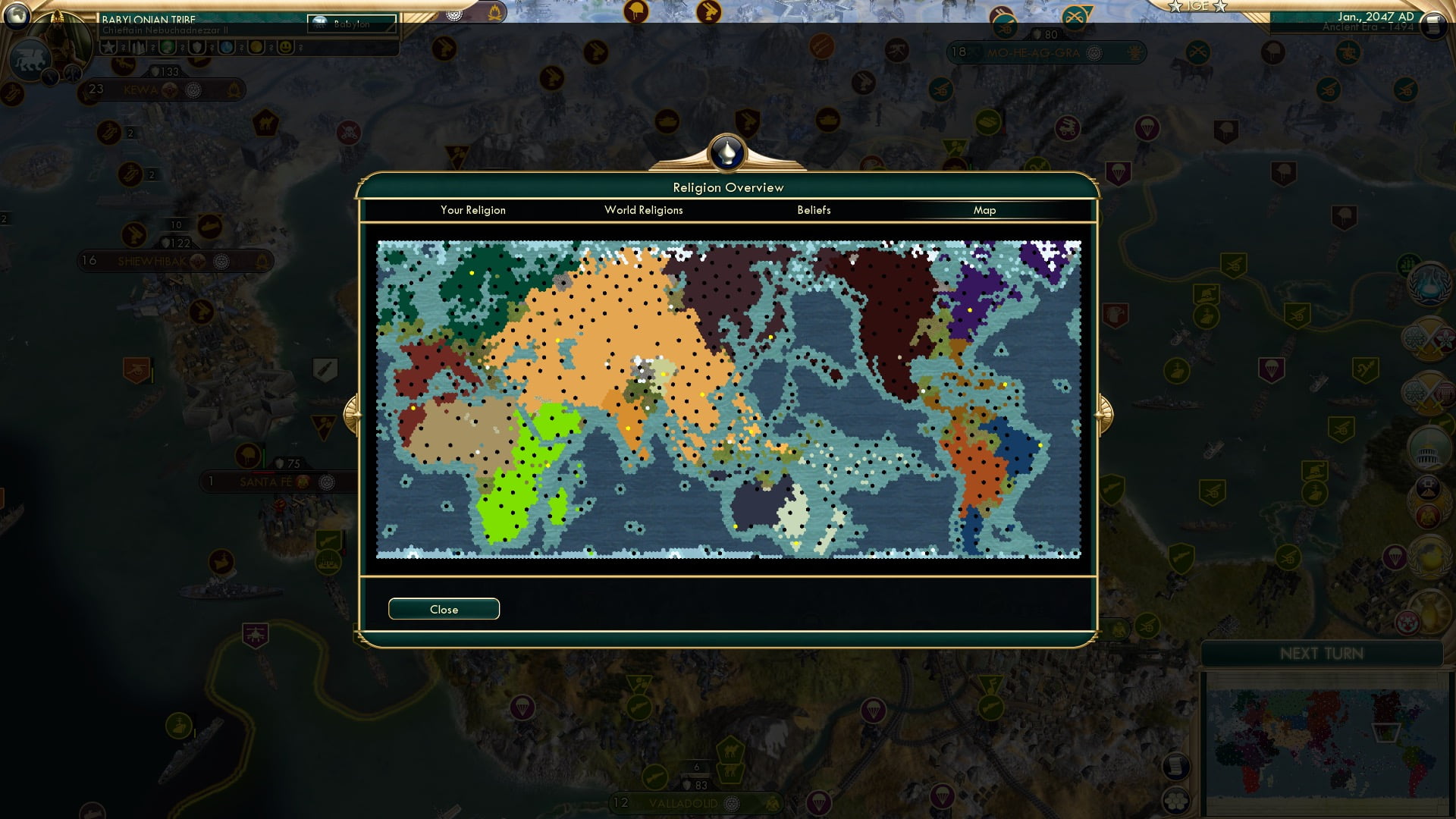Image resolution: width=1456 pixels, height=819 pixels.
Task: Select the Your Religion tab
Action: point(472,210)
